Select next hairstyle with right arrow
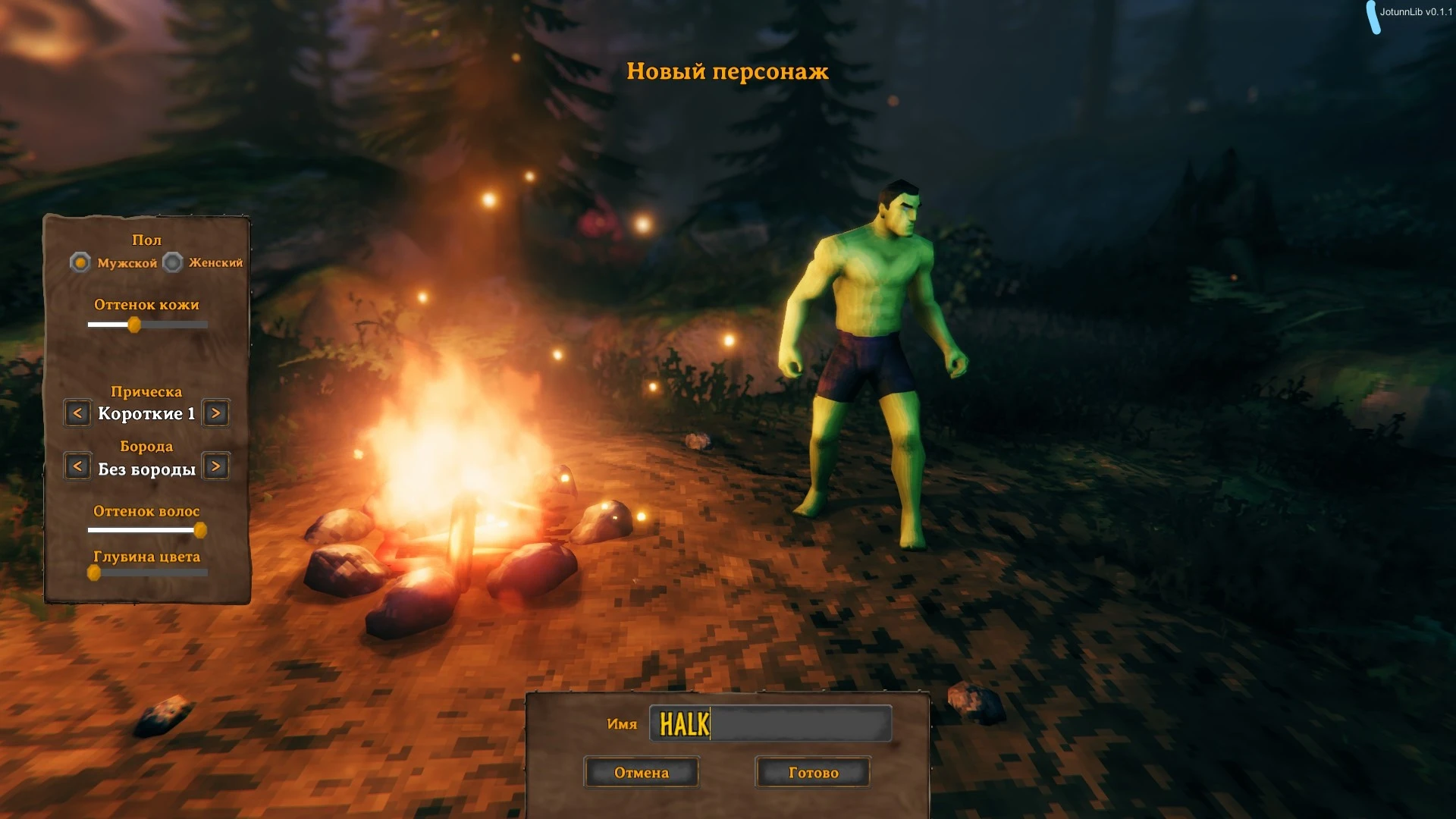Image resolution: width=1456 pixels, height=819 pixels. point(215,413)
